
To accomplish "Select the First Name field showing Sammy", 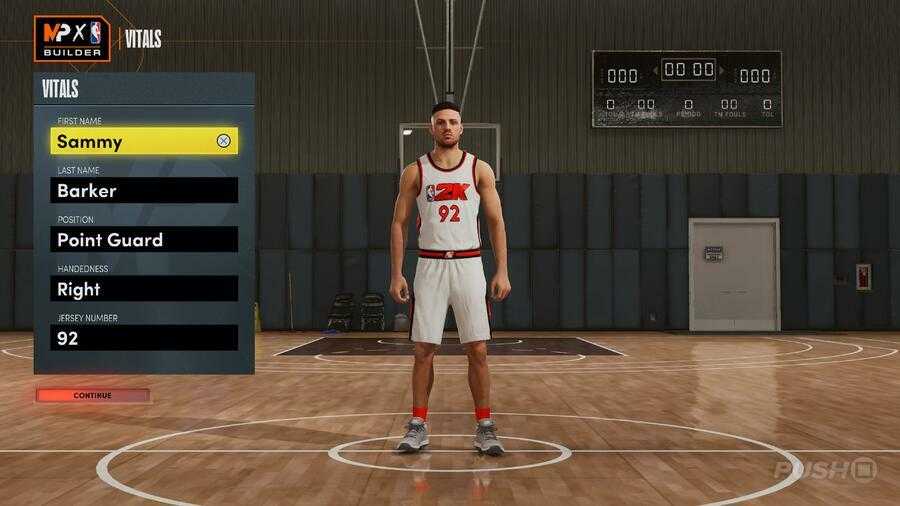I will click(x=130, y=141).
